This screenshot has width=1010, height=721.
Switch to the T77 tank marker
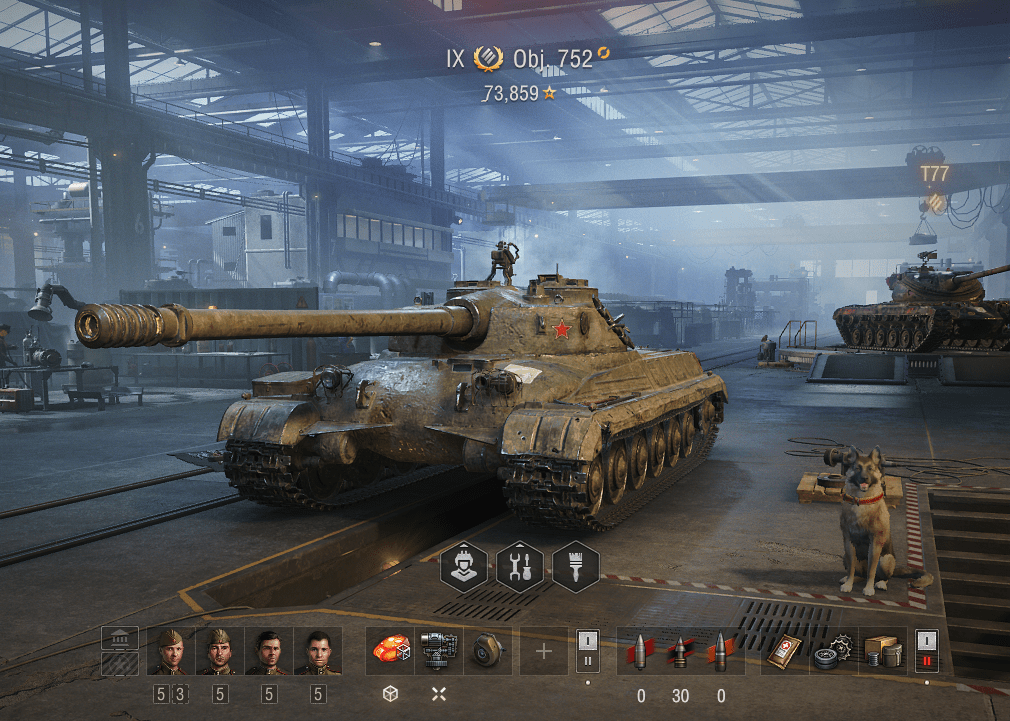935,175
